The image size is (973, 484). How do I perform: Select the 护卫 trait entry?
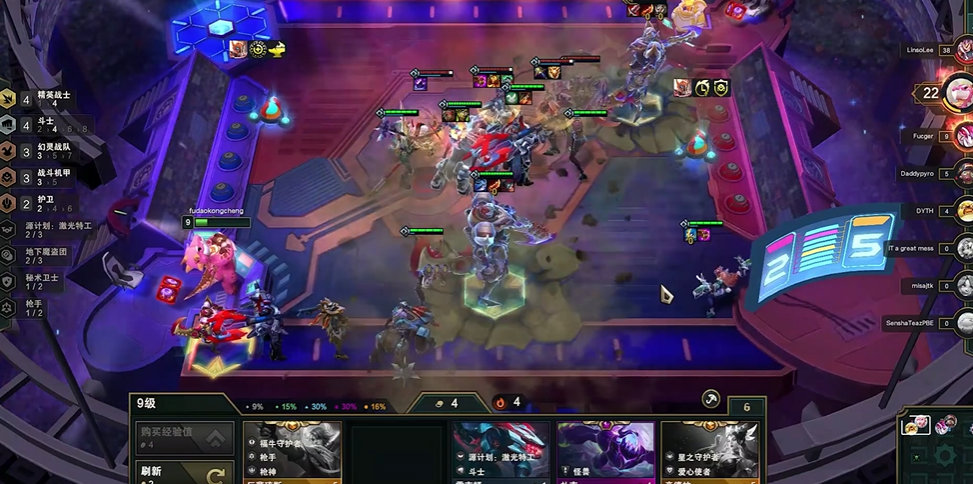45,203
